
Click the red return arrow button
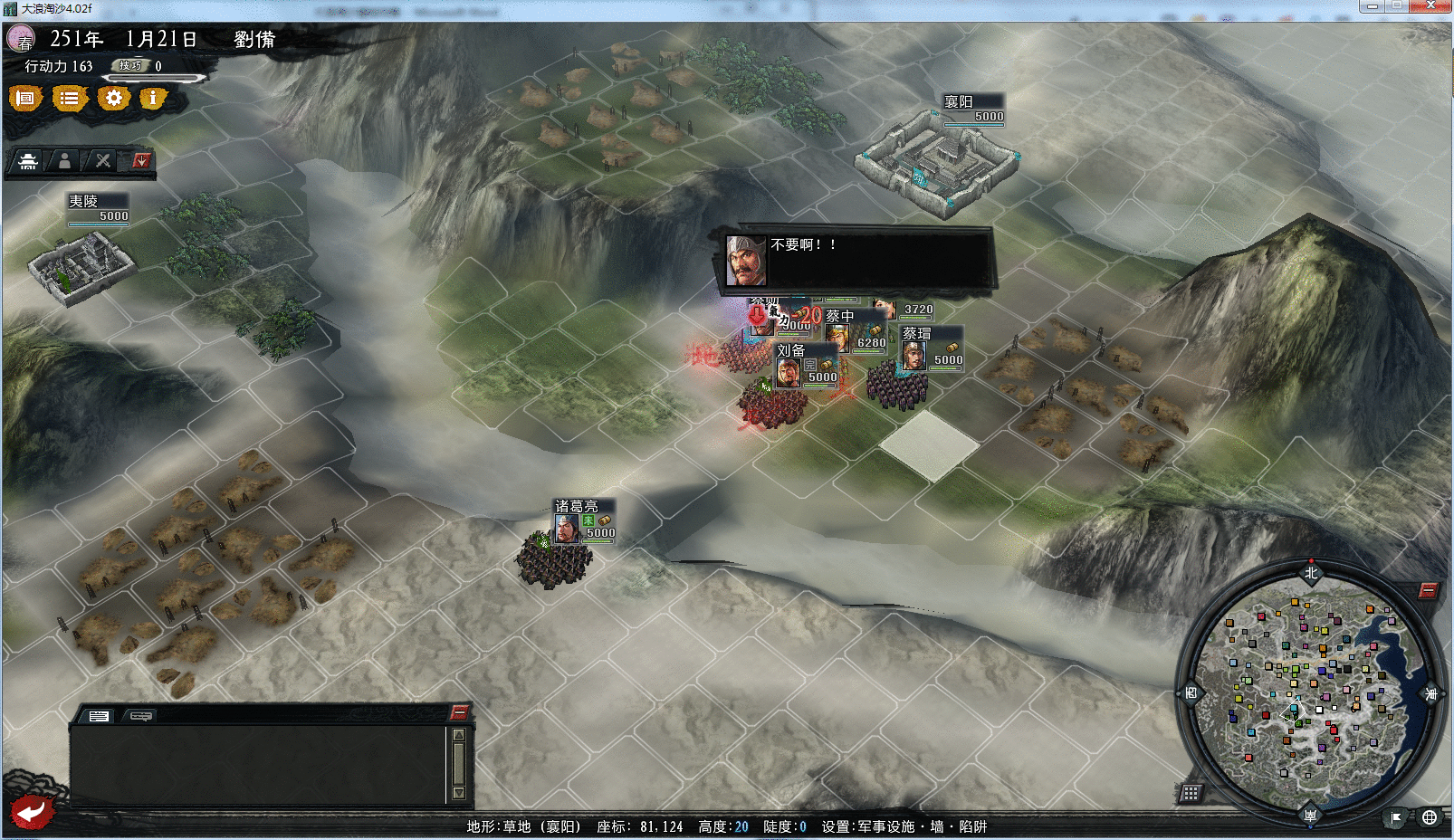pos(32,811)
